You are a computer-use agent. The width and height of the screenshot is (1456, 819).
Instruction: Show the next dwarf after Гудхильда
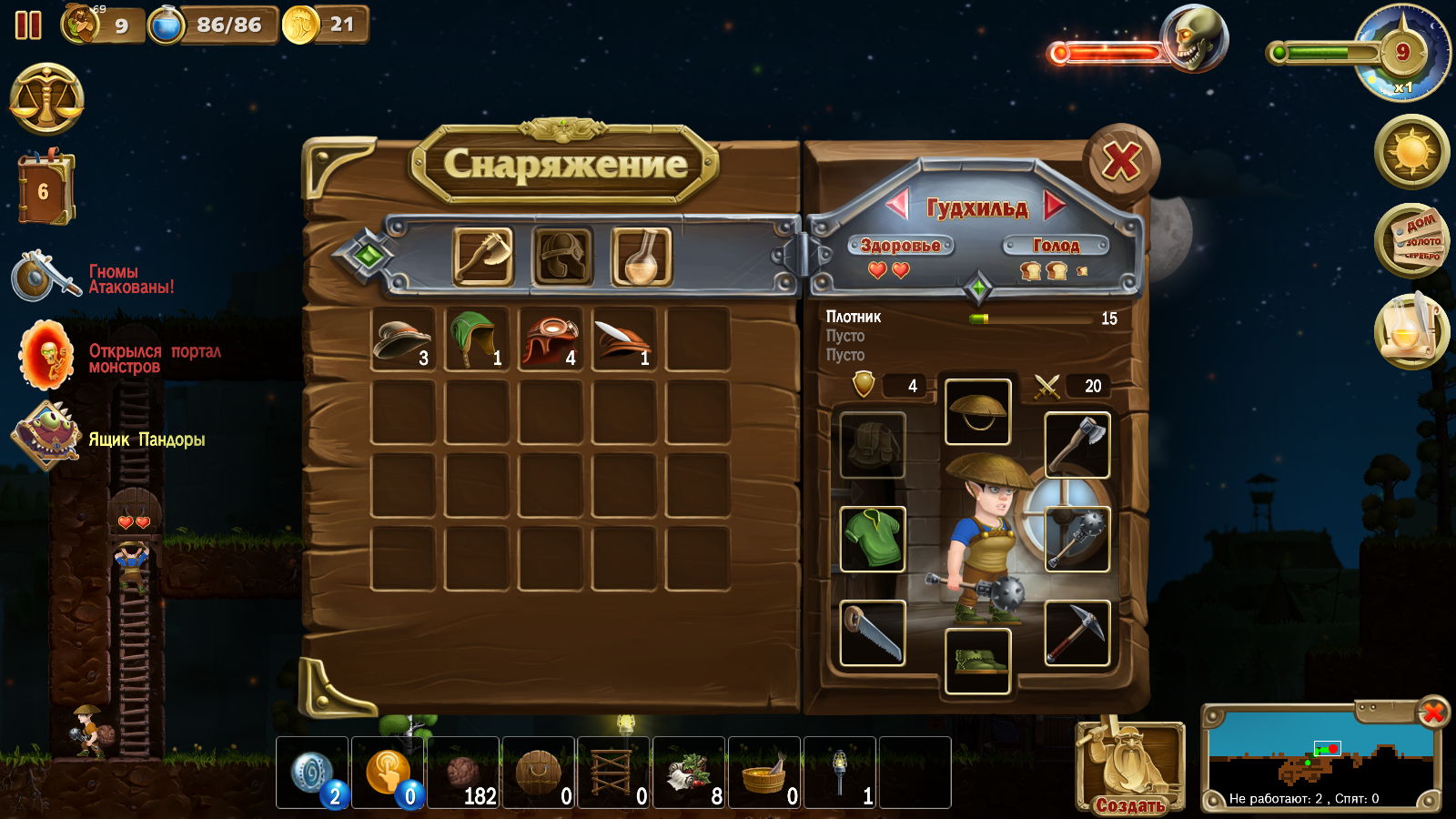pos(1055,206)
